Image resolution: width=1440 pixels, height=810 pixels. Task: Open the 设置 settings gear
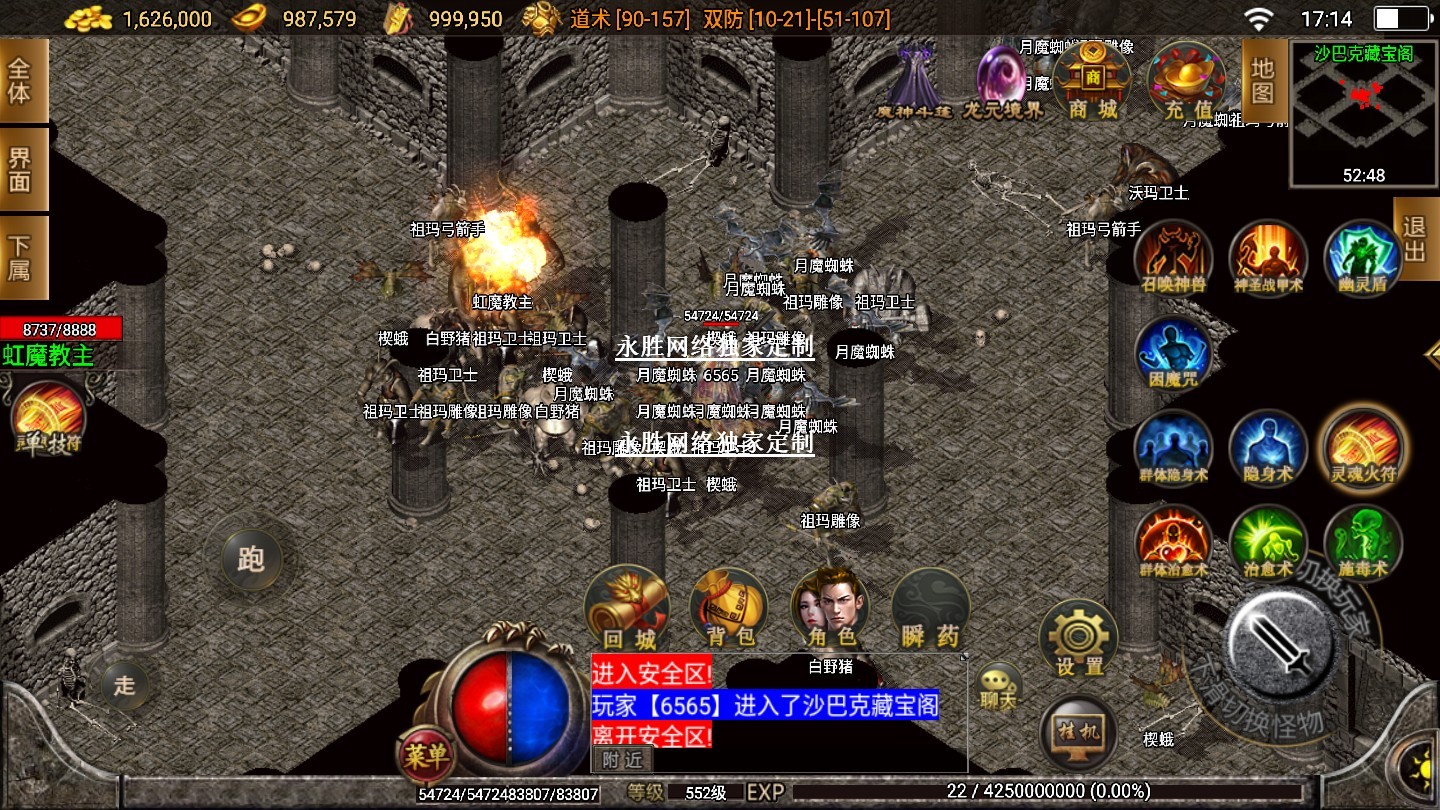pos(1078,638)
